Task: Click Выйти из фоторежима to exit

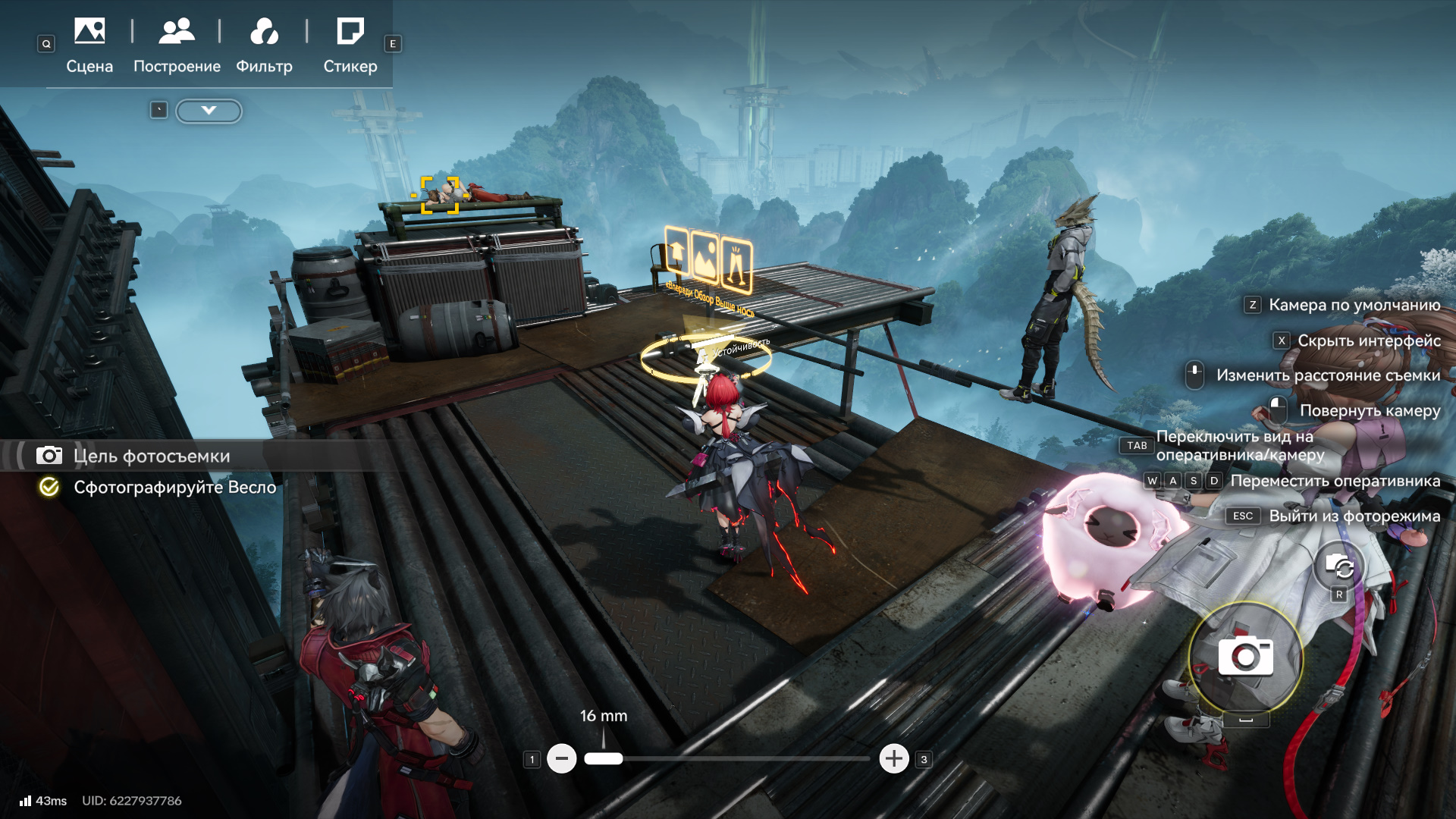Action: coord(1354,516)
